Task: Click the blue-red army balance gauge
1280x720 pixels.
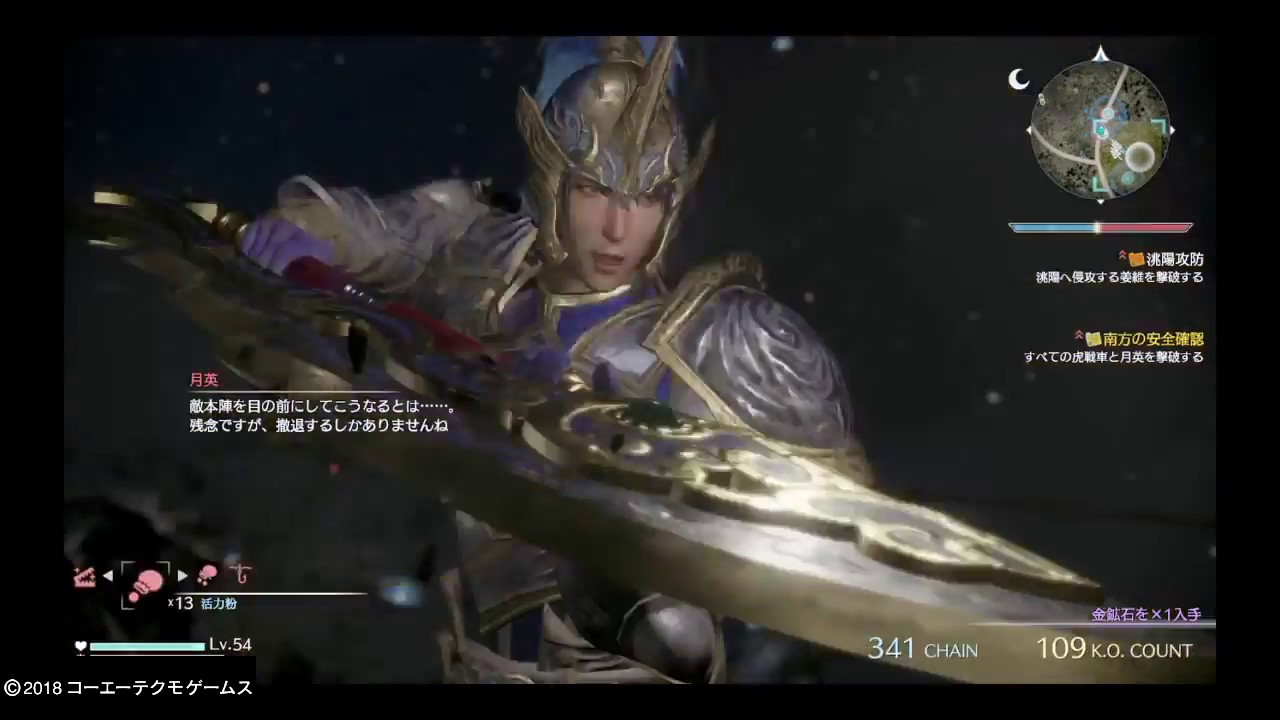Action: (x=1100, y=227)
